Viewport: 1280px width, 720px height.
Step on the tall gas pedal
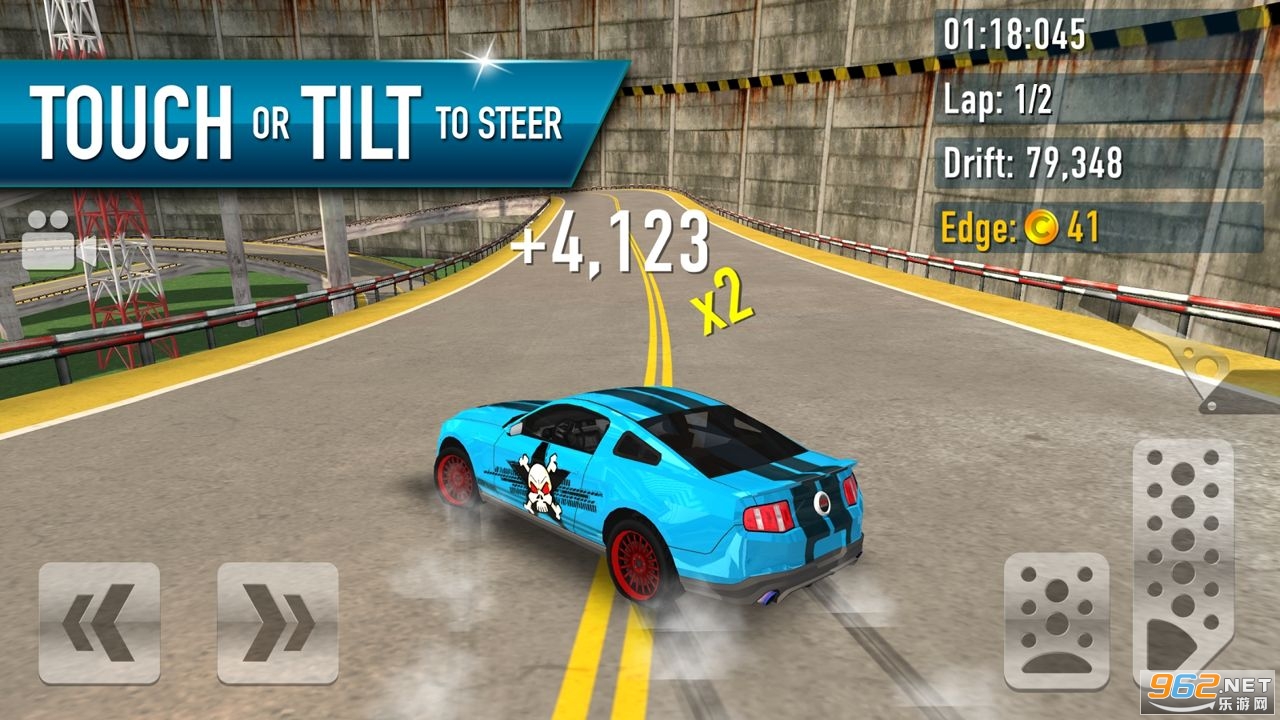point(1183,560)
